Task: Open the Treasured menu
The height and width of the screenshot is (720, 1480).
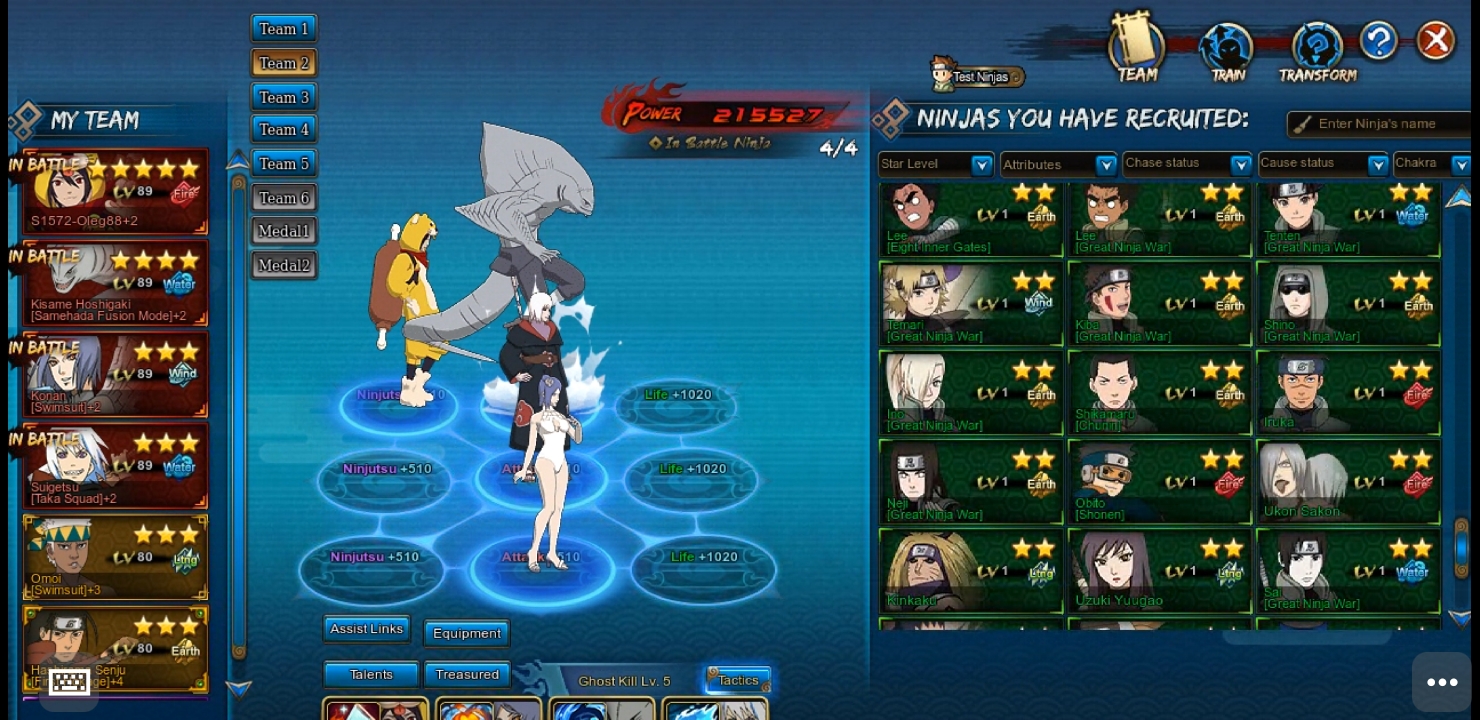Action: pos(467,675)
